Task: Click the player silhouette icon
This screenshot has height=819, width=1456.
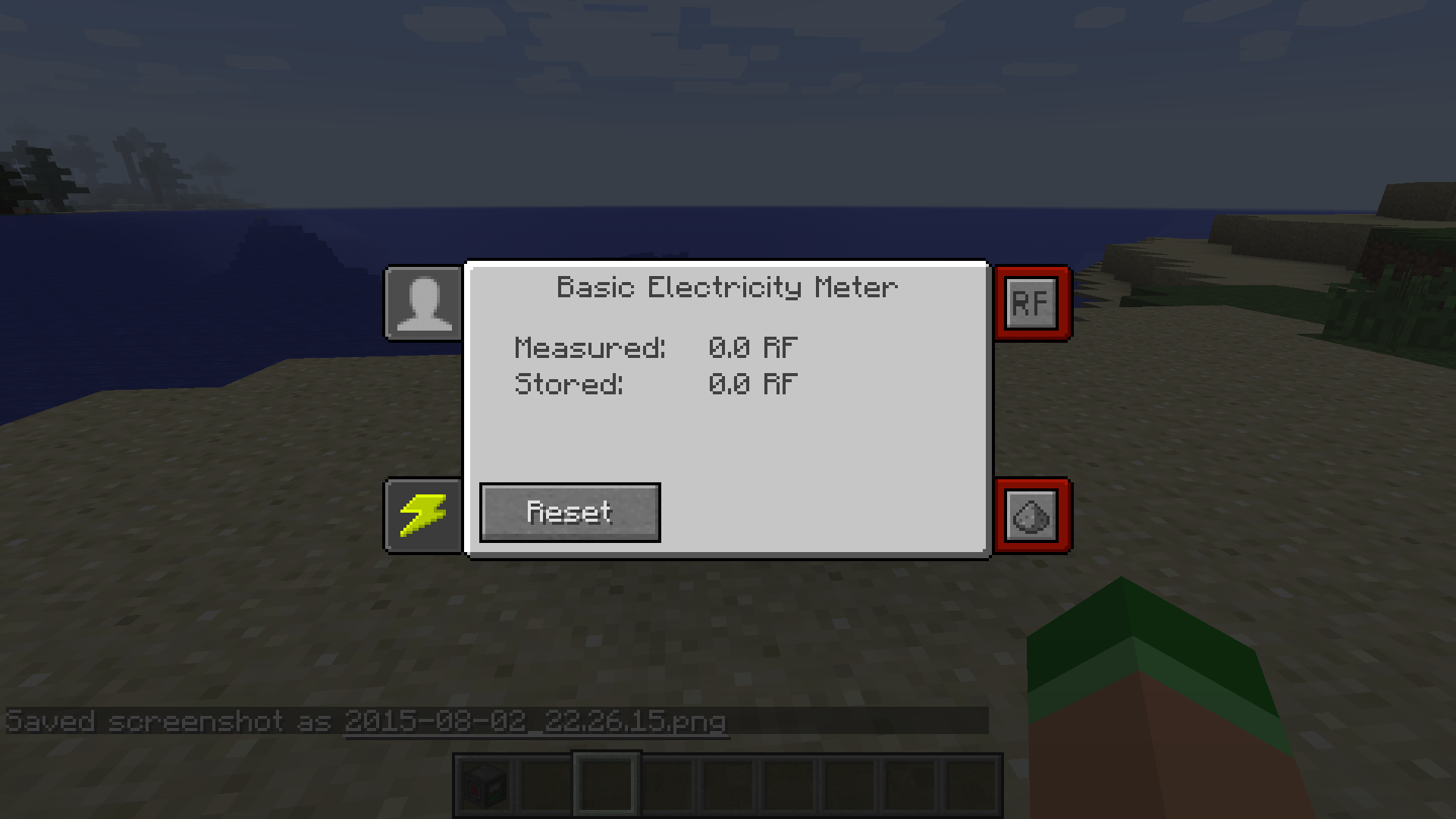Action: 424,303
